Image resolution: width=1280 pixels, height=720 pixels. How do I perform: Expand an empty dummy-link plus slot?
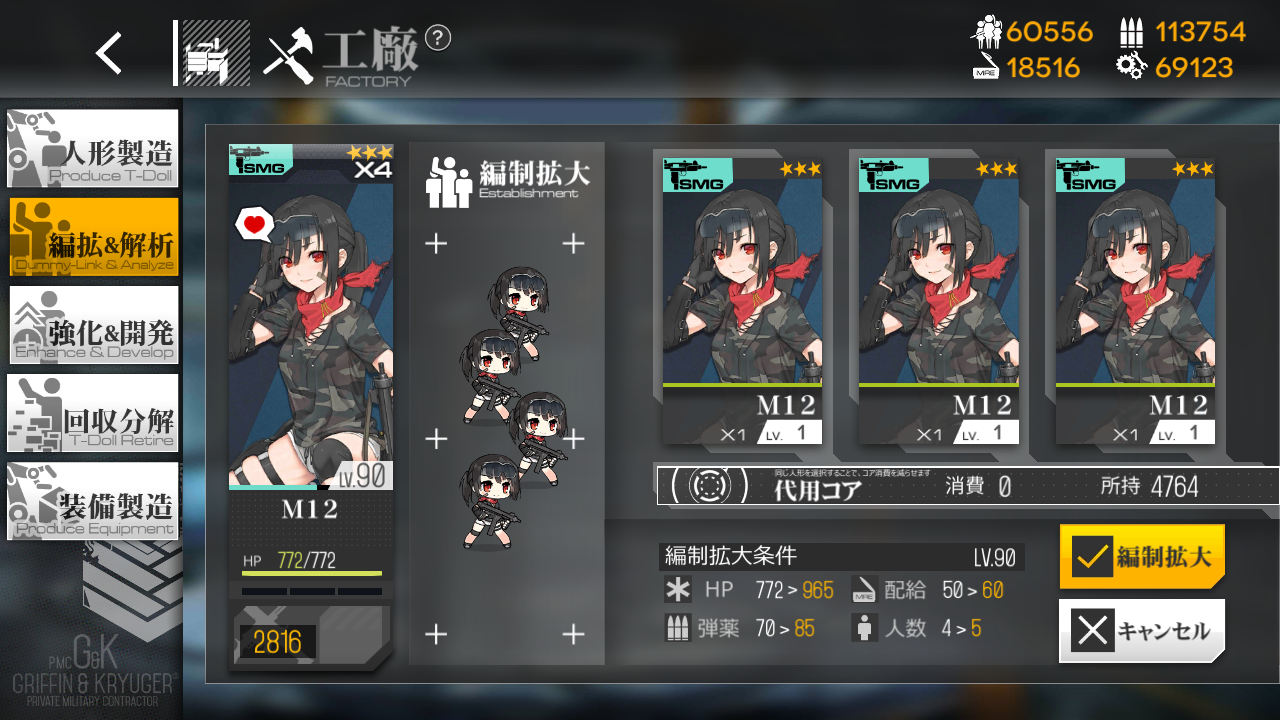435,242
